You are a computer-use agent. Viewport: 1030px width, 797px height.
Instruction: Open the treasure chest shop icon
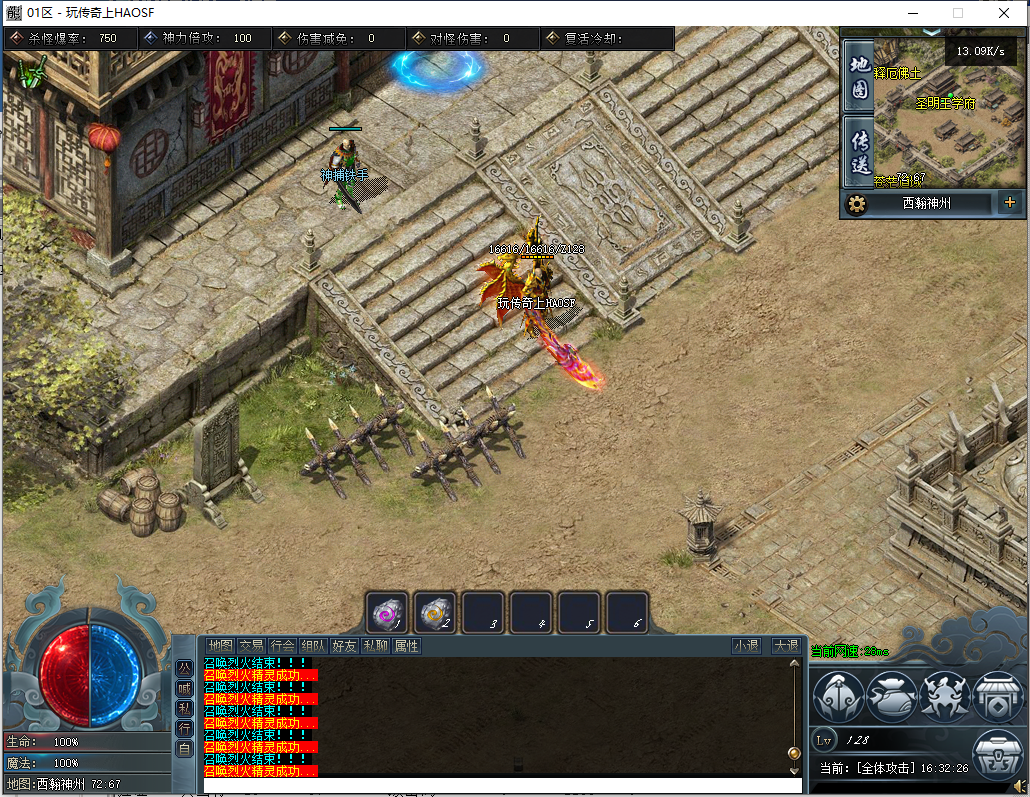click(x=997, y=757)
